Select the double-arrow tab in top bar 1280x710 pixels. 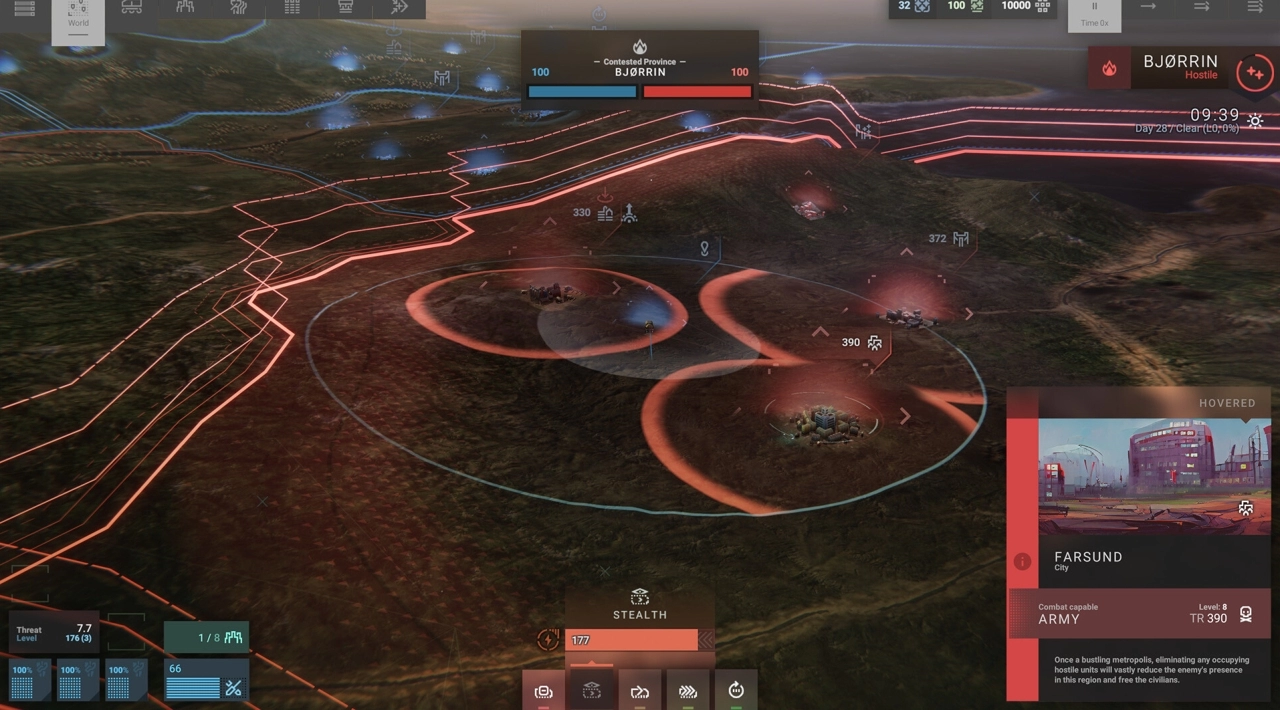click(x=399, y=8)
